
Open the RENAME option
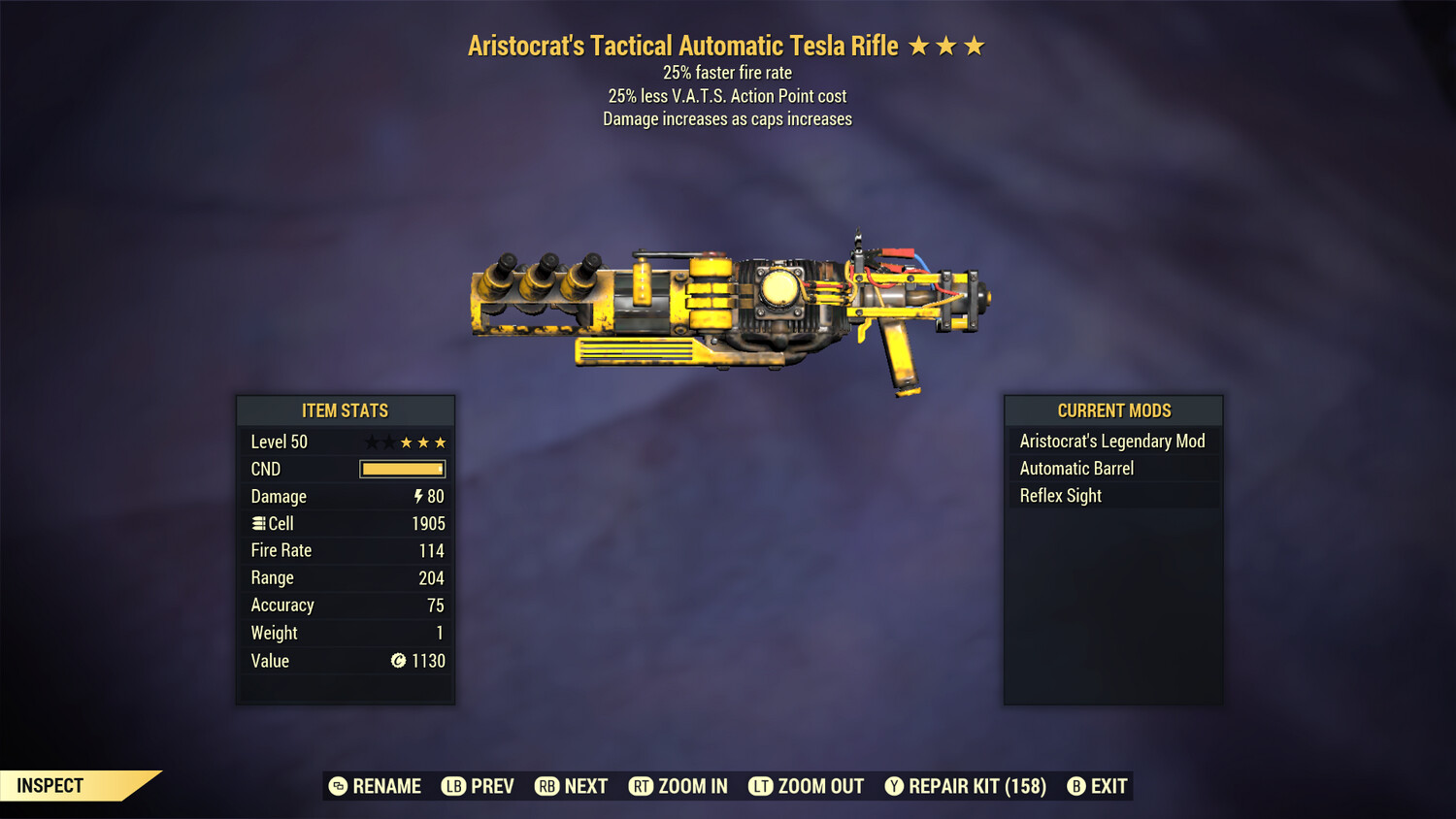(386, 786)
